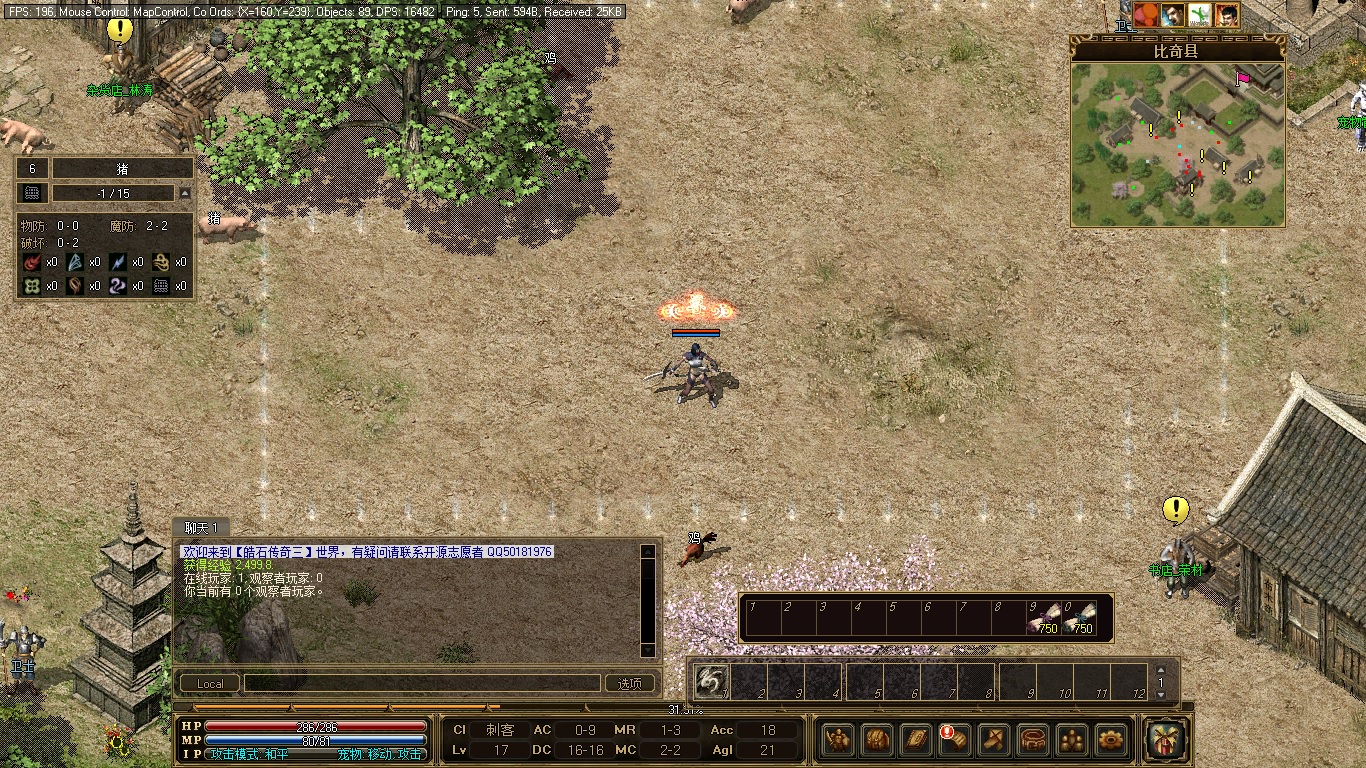The height and width of the screenshot is (768, 1366).
Task: Toggle the Local chat channel button
Action: 210,684
